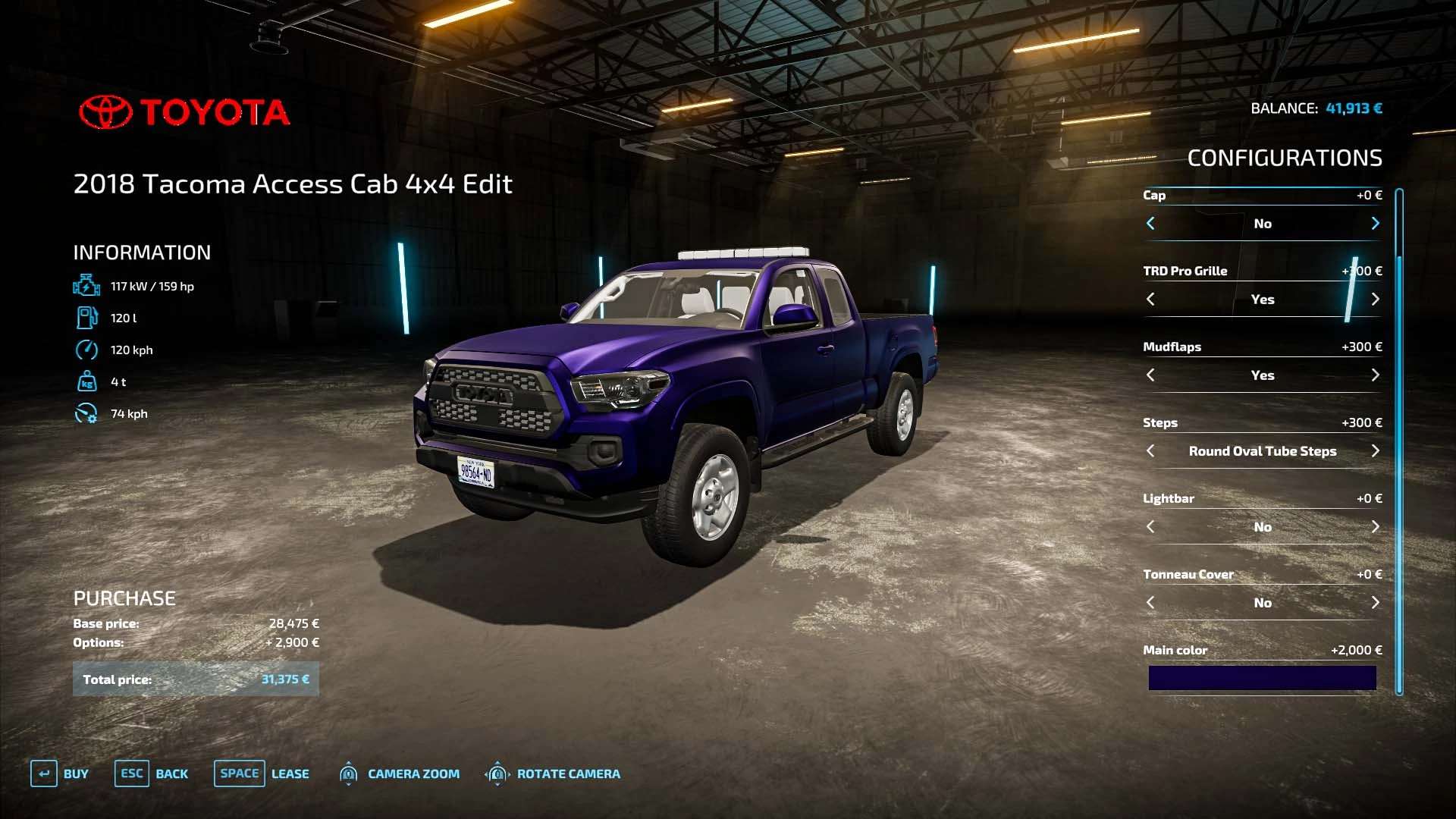
Task: Choose the Lease option
Action: tap(262, 773)
